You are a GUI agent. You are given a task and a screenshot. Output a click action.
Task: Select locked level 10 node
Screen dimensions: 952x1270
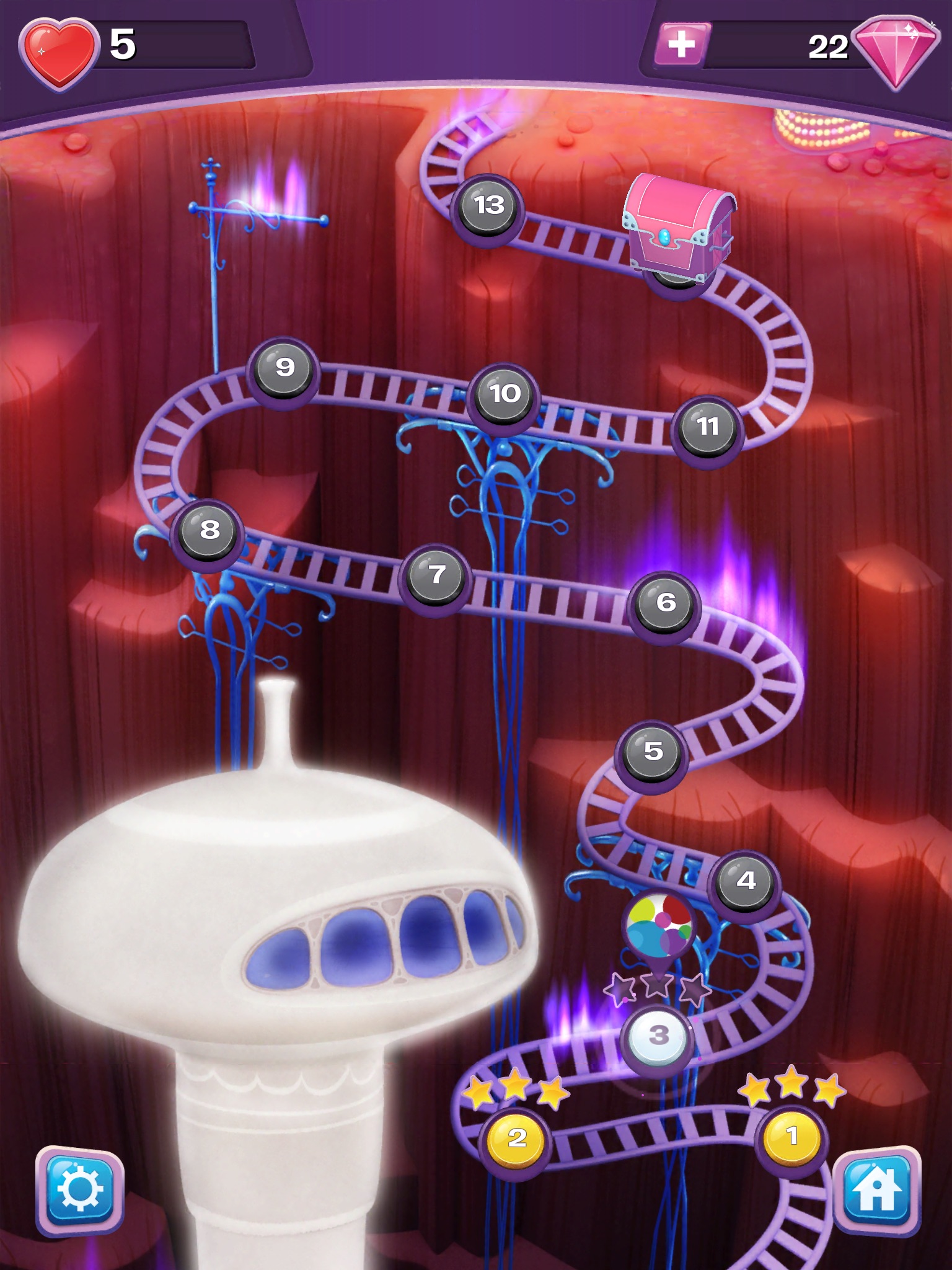[x=505, y=394]
